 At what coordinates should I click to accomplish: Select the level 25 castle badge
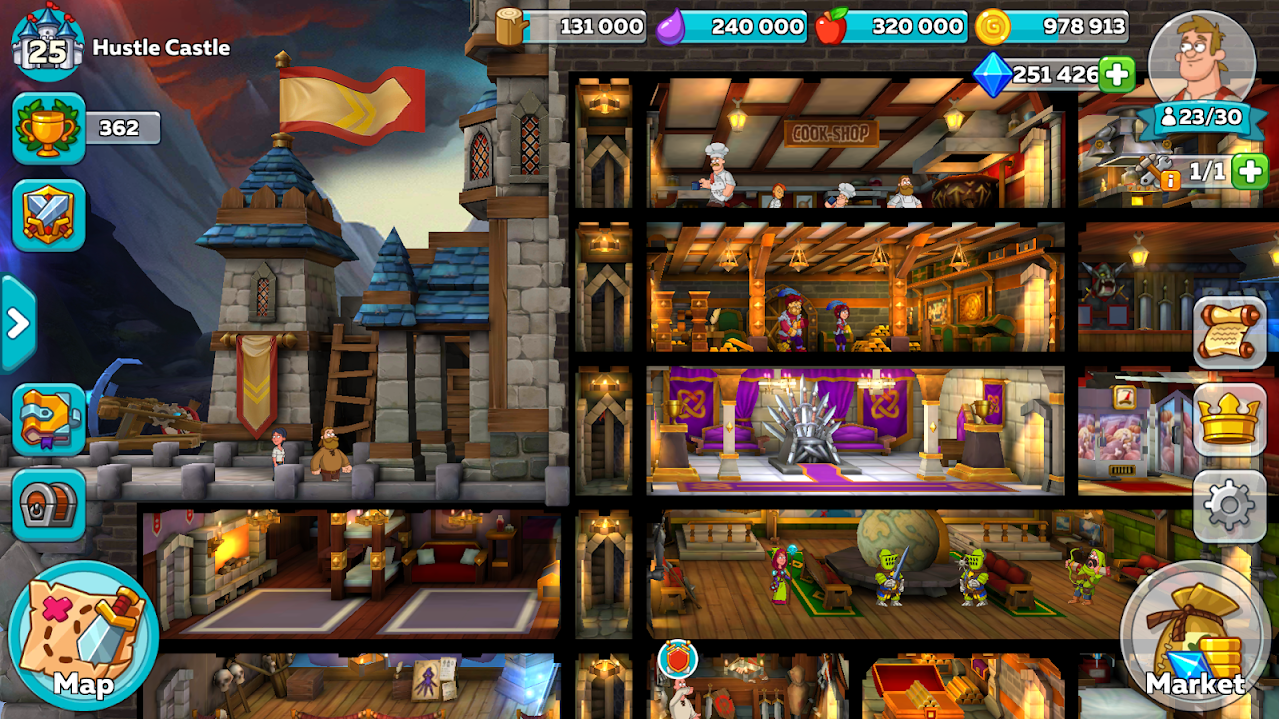point(46,45)
